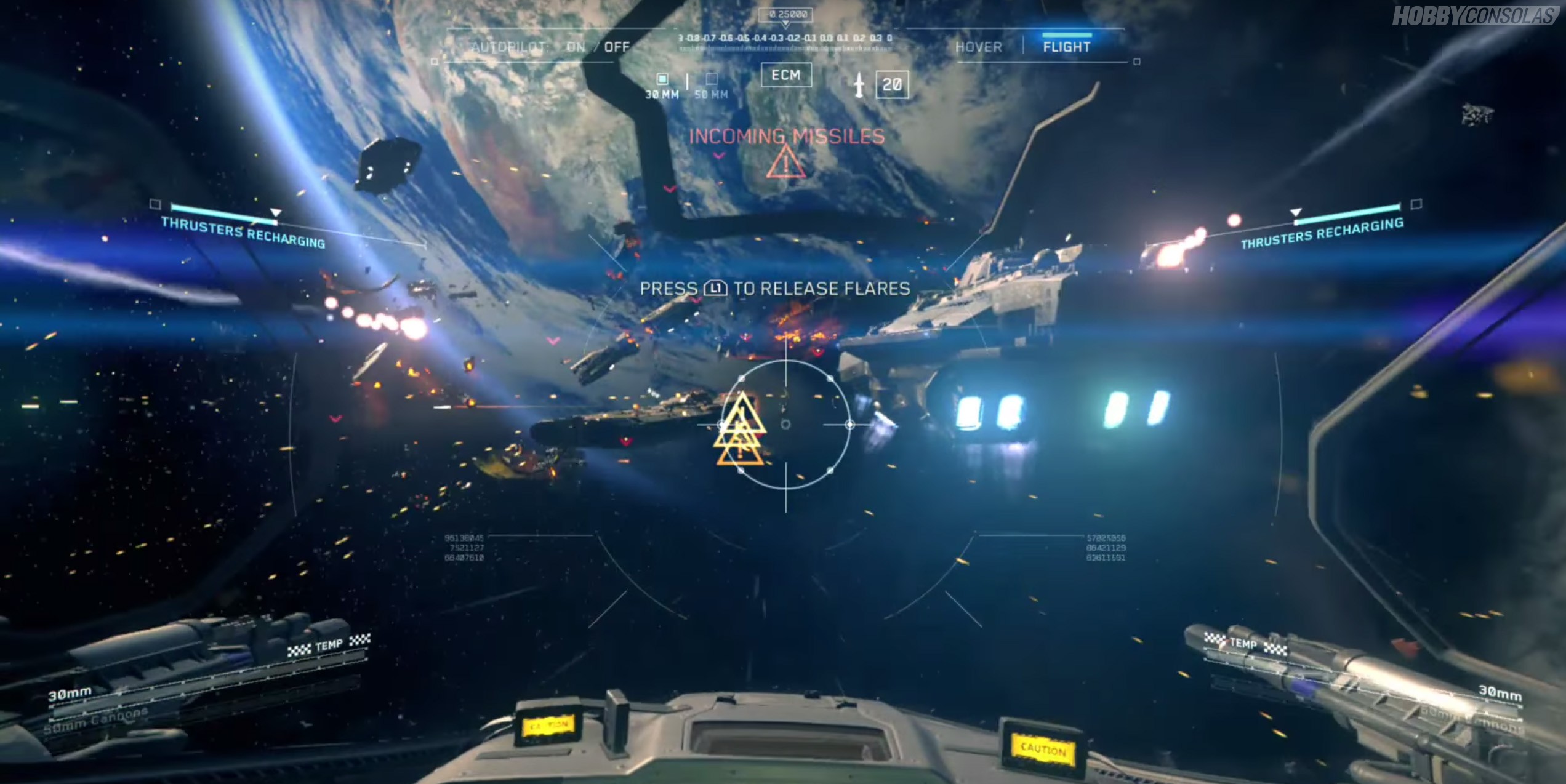Viewport: 1566px width, 784px height.
Task: Switch to HOVER mode
Action: (x=978, y=46)
